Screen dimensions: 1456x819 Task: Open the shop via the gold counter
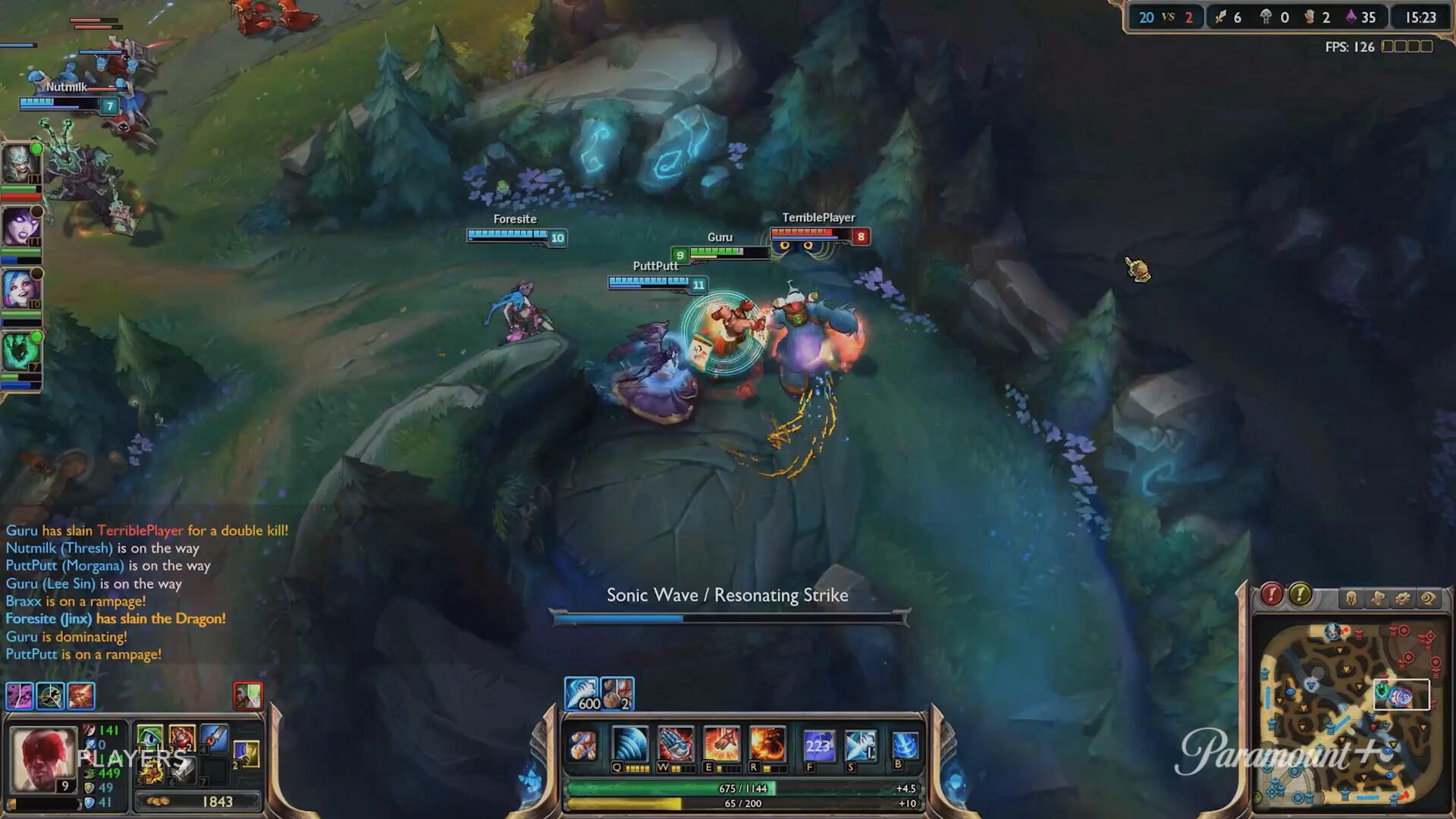click(x=199, y=802)
